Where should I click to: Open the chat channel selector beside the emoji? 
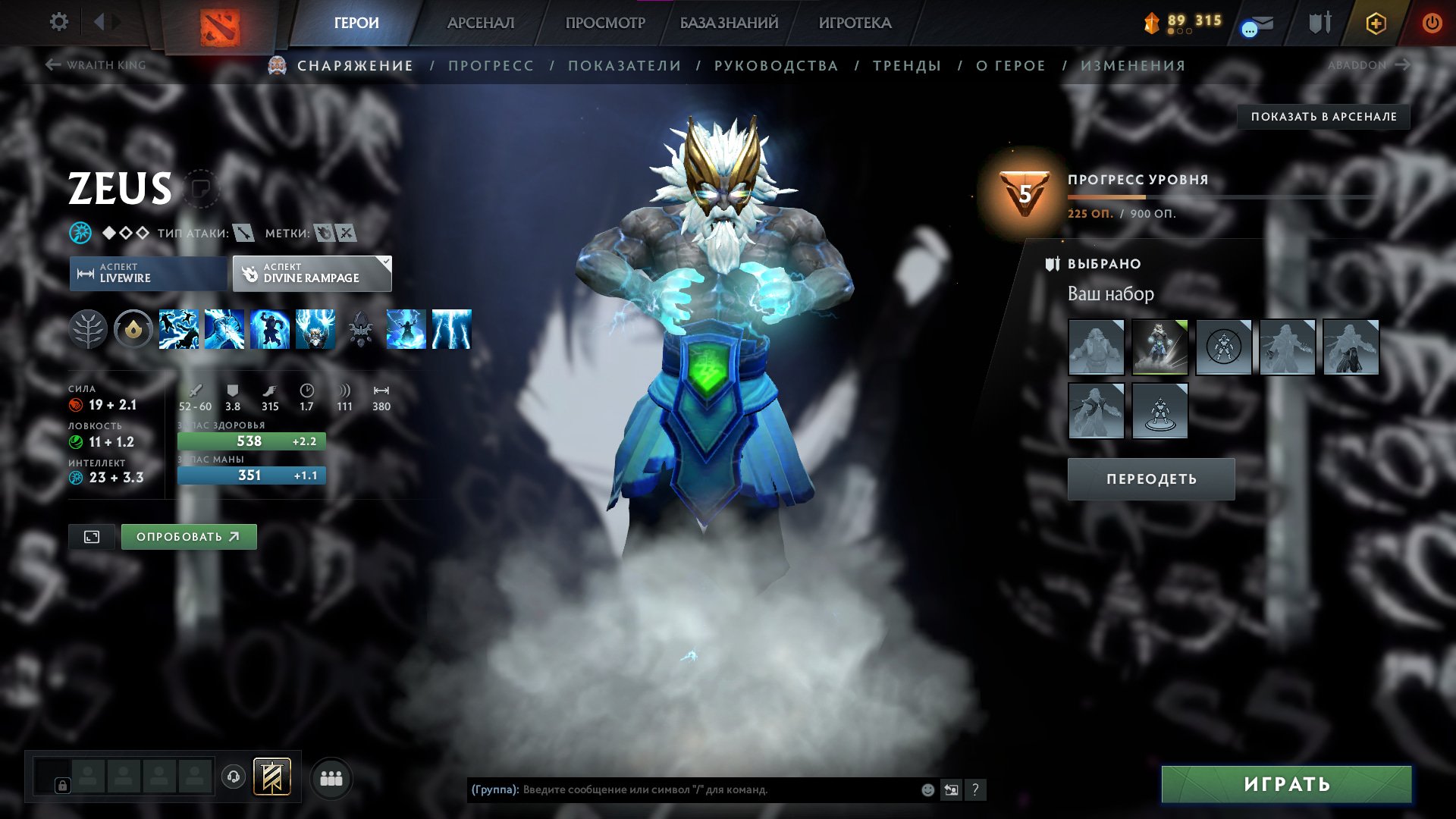(952, 790)
